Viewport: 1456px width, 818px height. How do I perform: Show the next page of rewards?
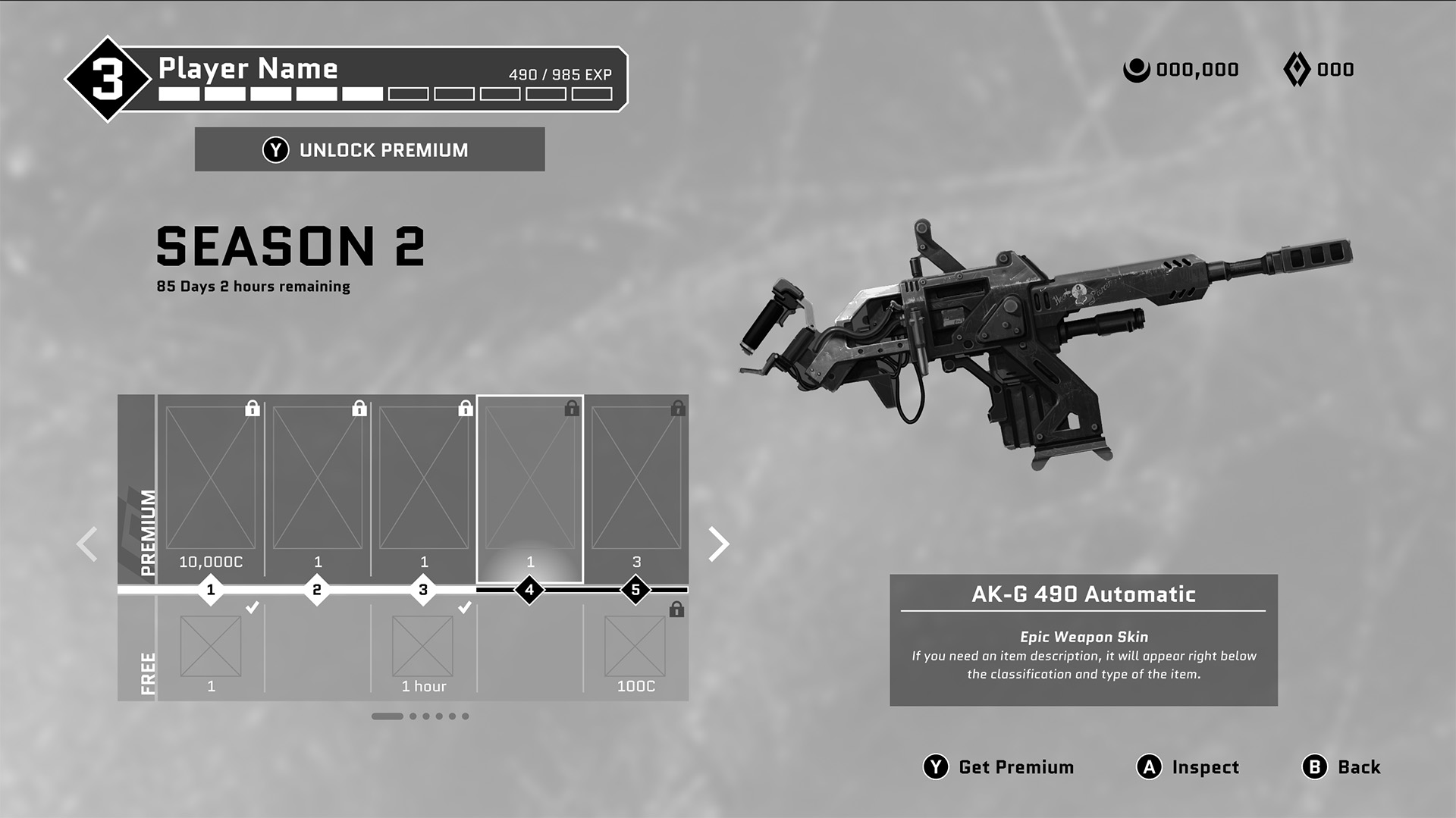coord(717,544)
